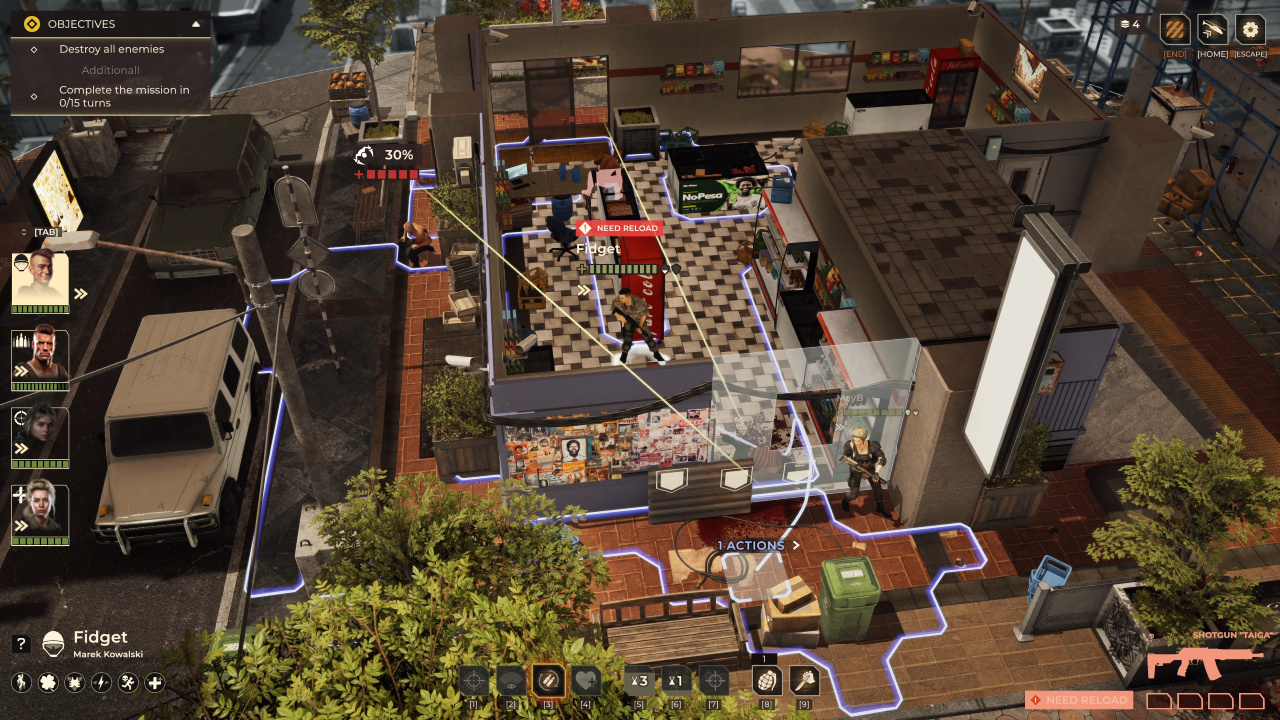Open the settings gear menu
The image size is (1280, 720).
pos(1250,29)
